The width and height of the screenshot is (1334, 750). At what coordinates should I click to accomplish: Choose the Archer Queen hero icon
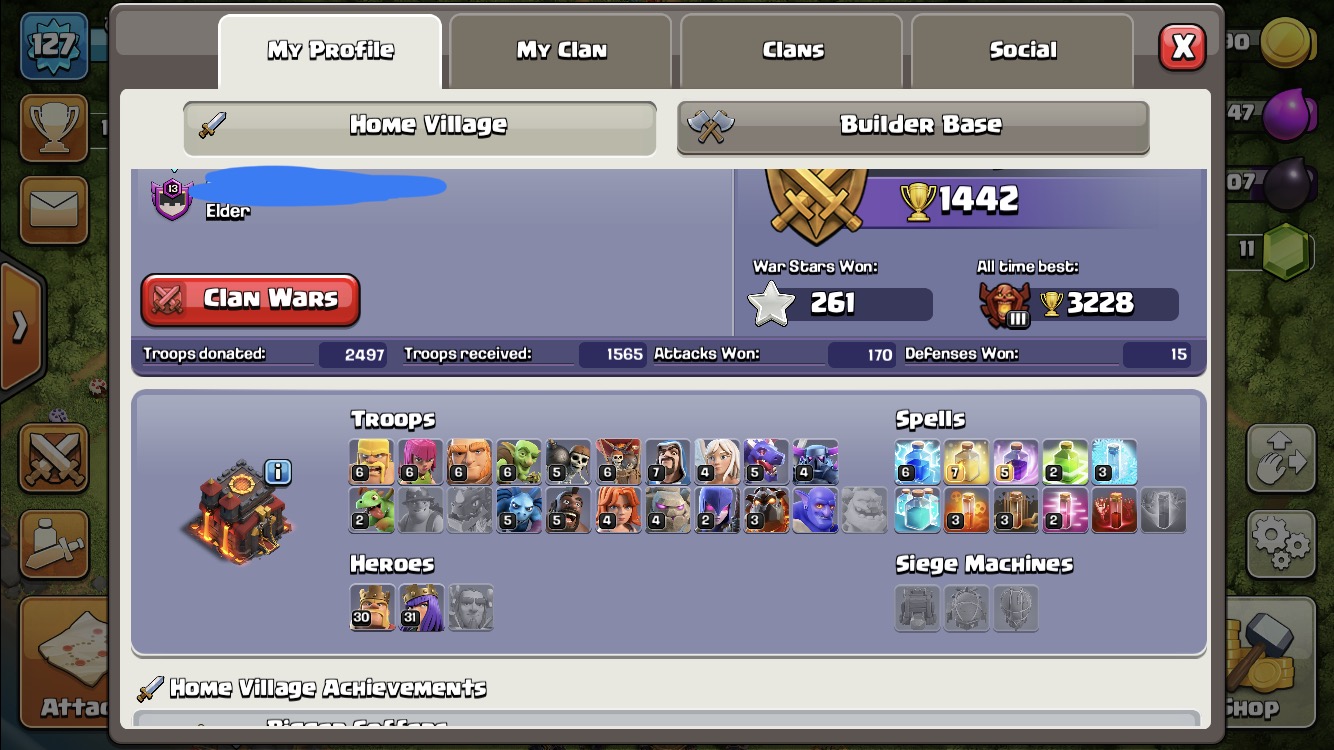point(421,607)
